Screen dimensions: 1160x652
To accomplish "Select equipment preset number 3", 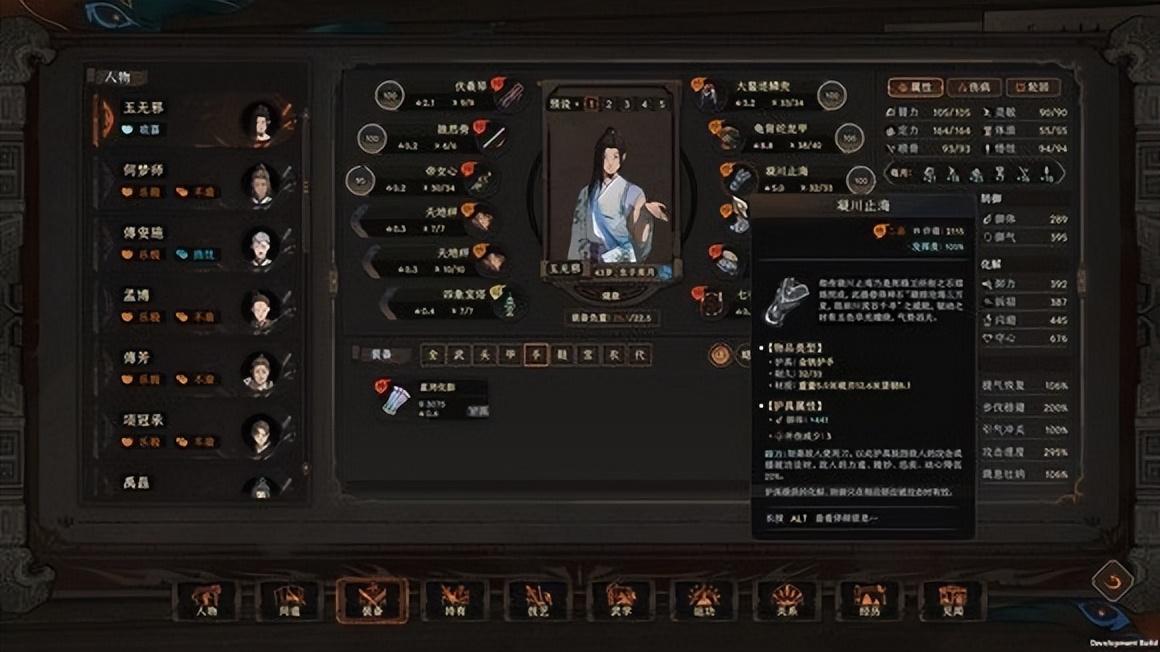I will click(x=626, y=104).
